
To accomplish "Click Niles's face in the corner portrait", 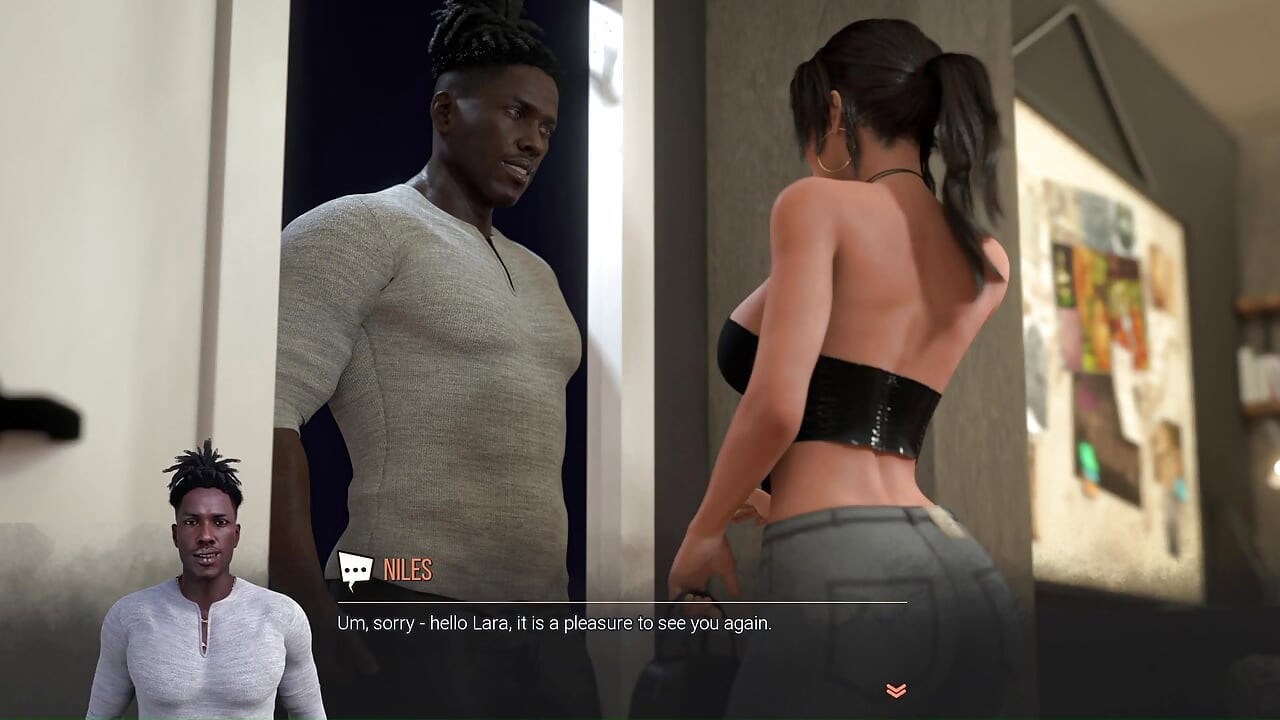I will point(207,535).
